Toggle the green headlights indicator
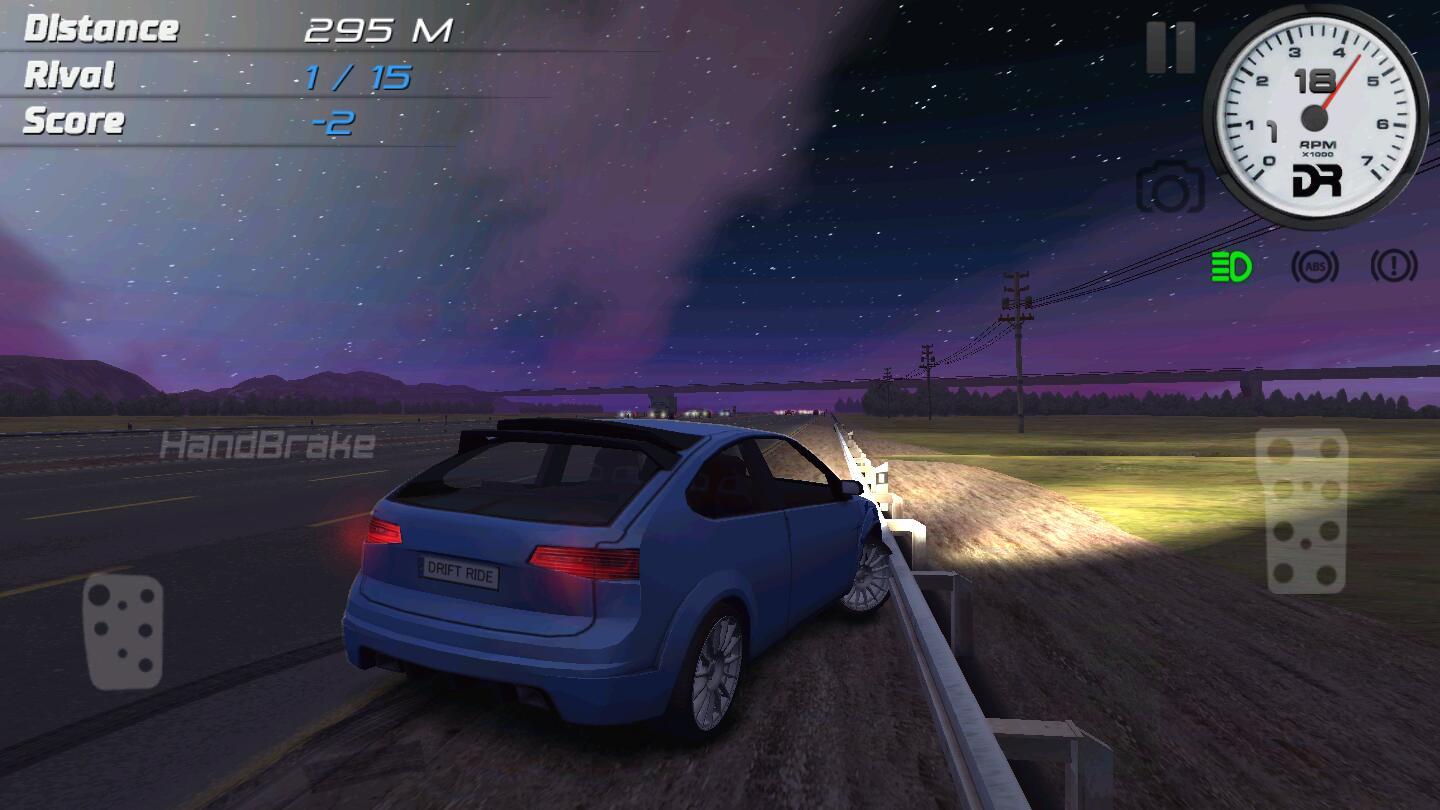 tap(1232, 267)
